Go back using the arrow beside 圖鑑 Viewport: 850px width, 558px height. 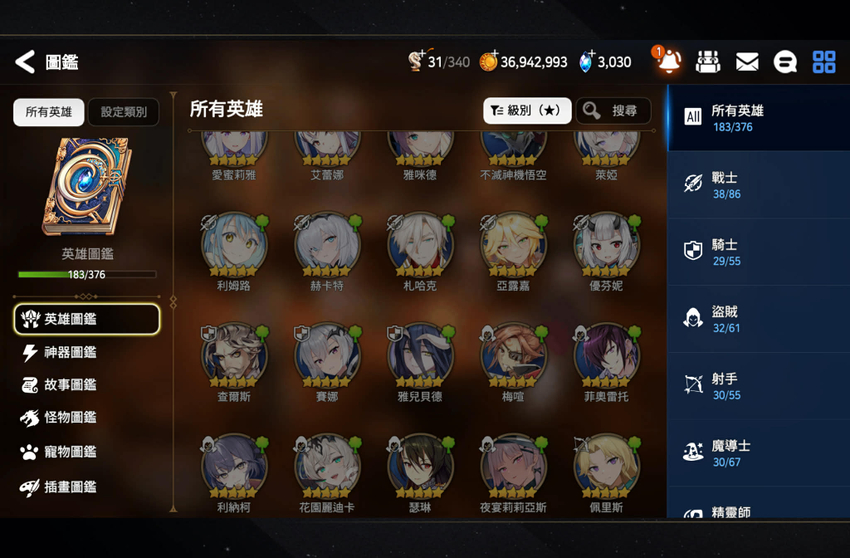[x=25, y=62]
